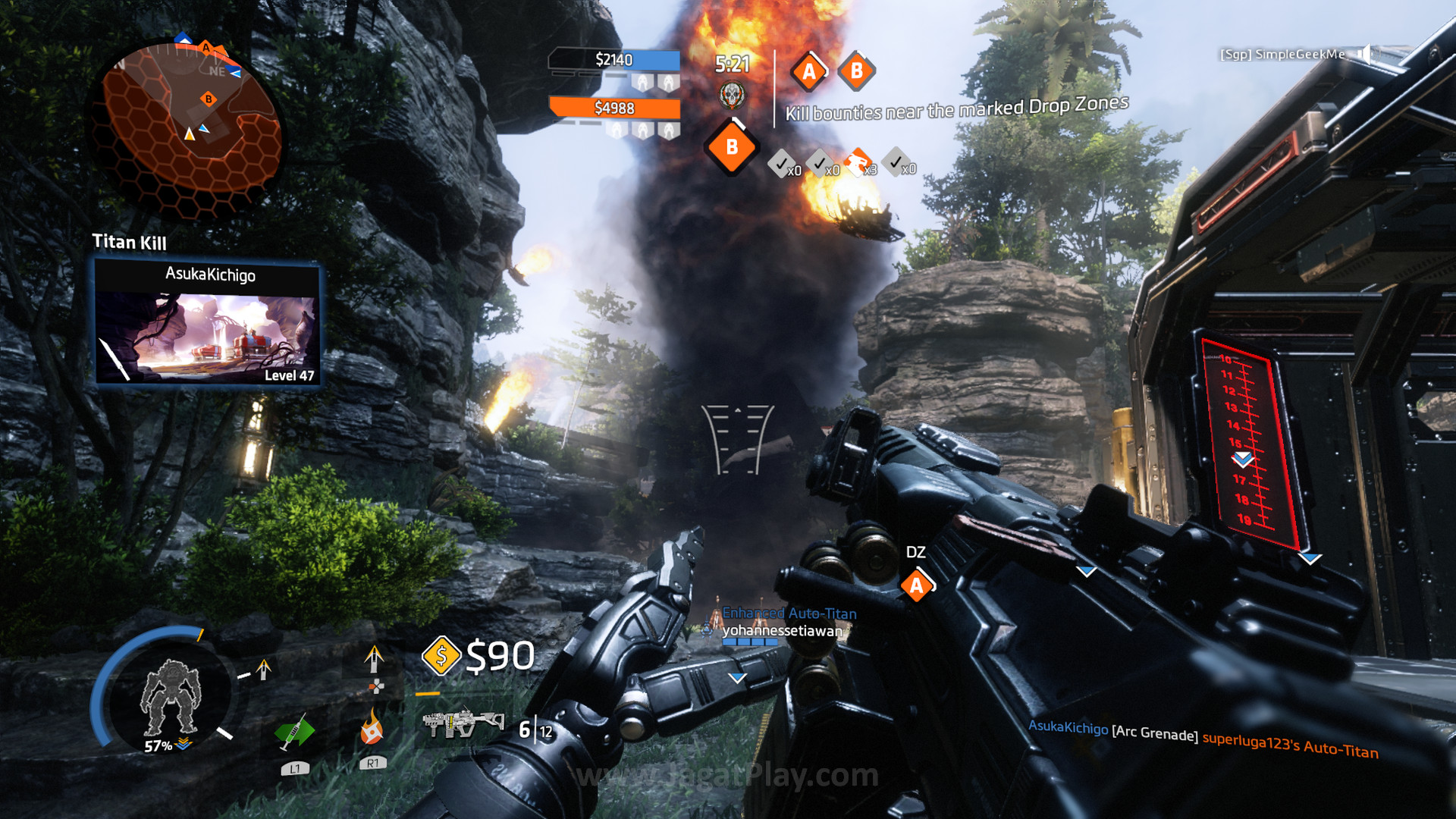
Task: Activate the green stim syringe ability
Action: [294, 733]
